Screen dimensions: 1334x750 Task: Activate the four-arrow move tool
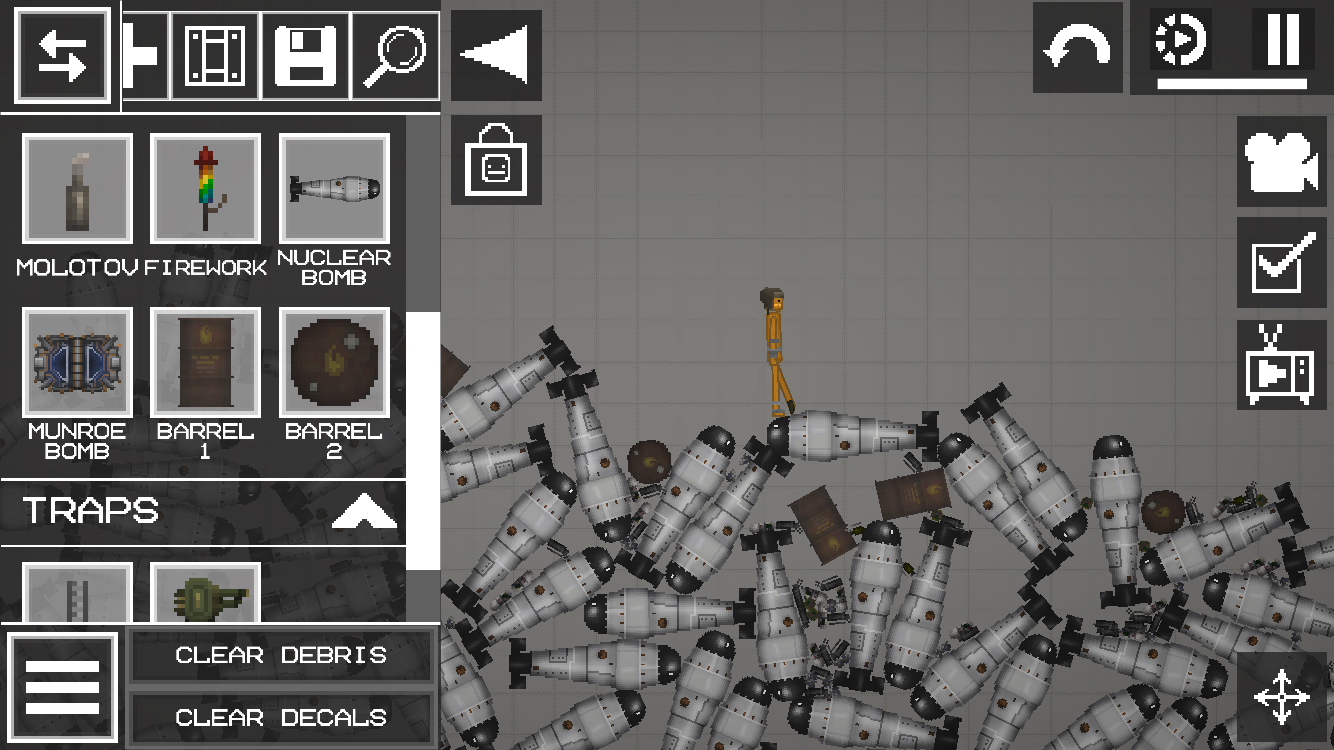tap(1282, 696)
